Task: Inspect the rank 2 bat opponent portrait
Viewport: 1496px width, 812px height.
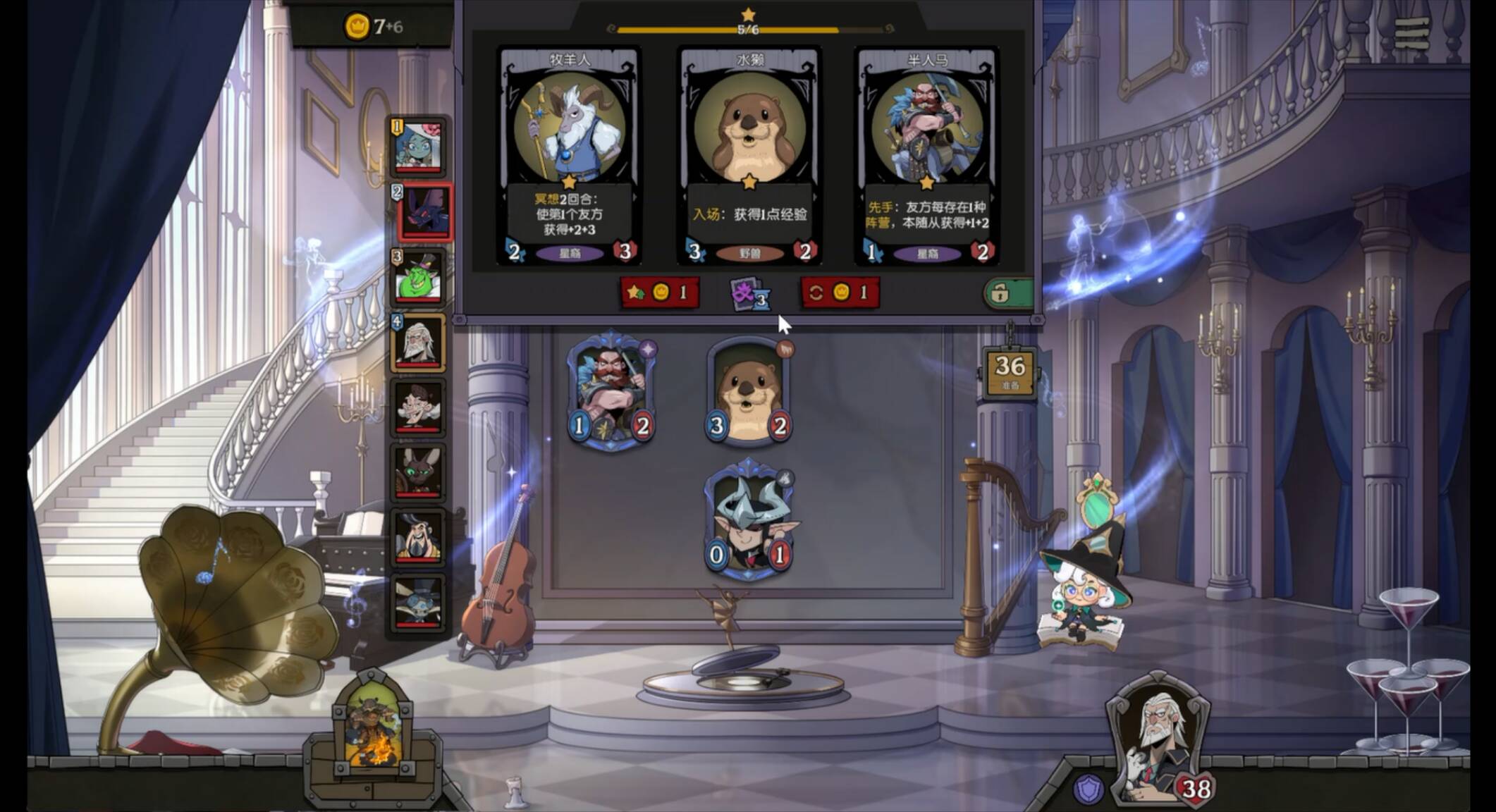Action: pos(423,211)
